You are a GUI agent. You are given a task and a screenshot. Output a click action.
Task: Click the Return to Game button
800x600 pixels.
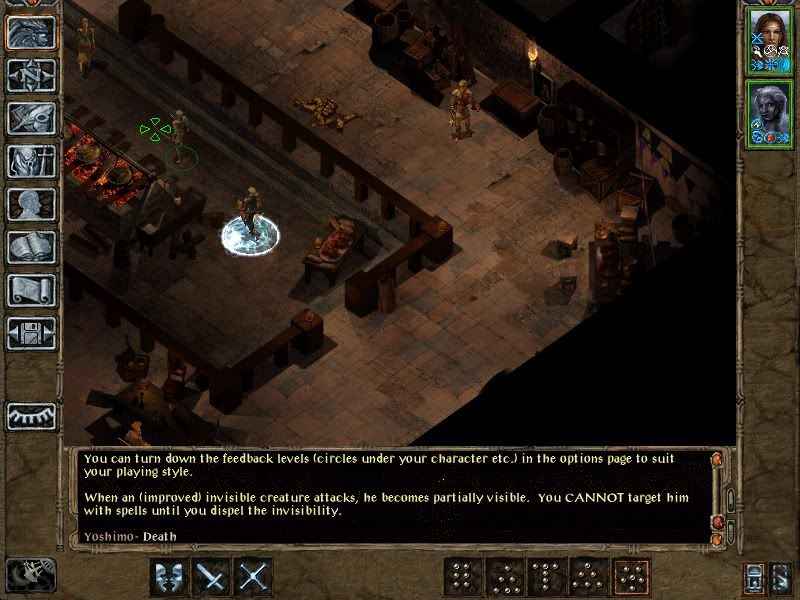(x=31, y=32)
